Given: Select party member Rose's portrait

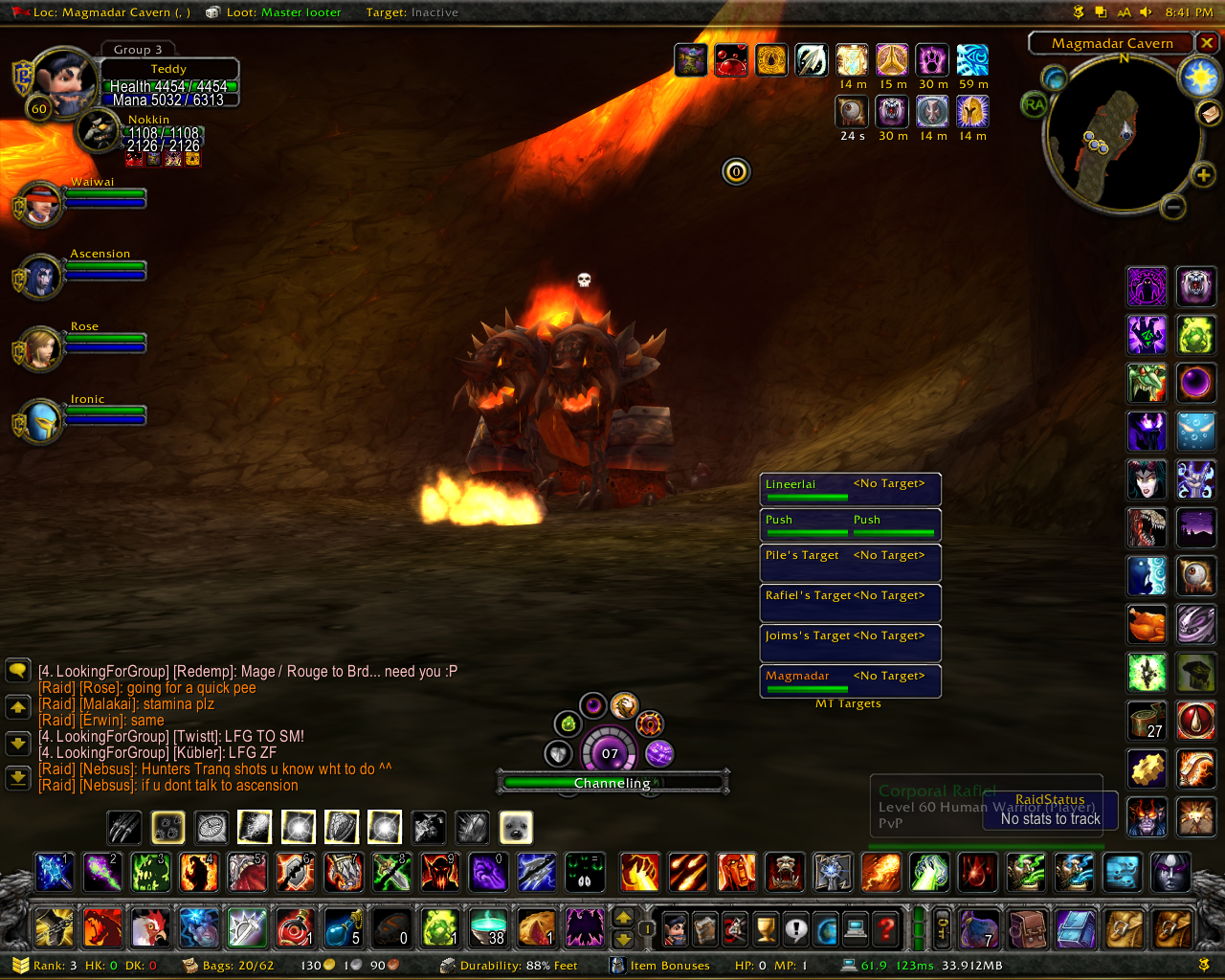Looking at the screenshot, I should (40, 348).
